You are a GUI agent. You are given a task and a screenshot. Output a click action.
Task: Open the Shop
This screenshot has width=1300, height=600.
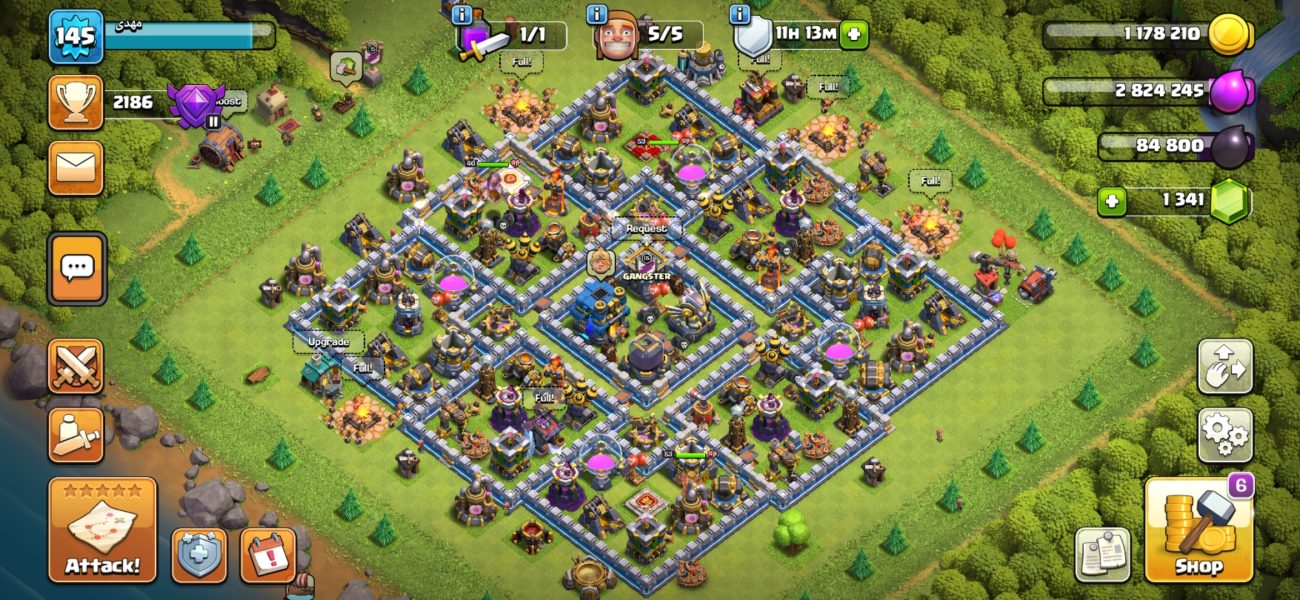point(1199,530)
